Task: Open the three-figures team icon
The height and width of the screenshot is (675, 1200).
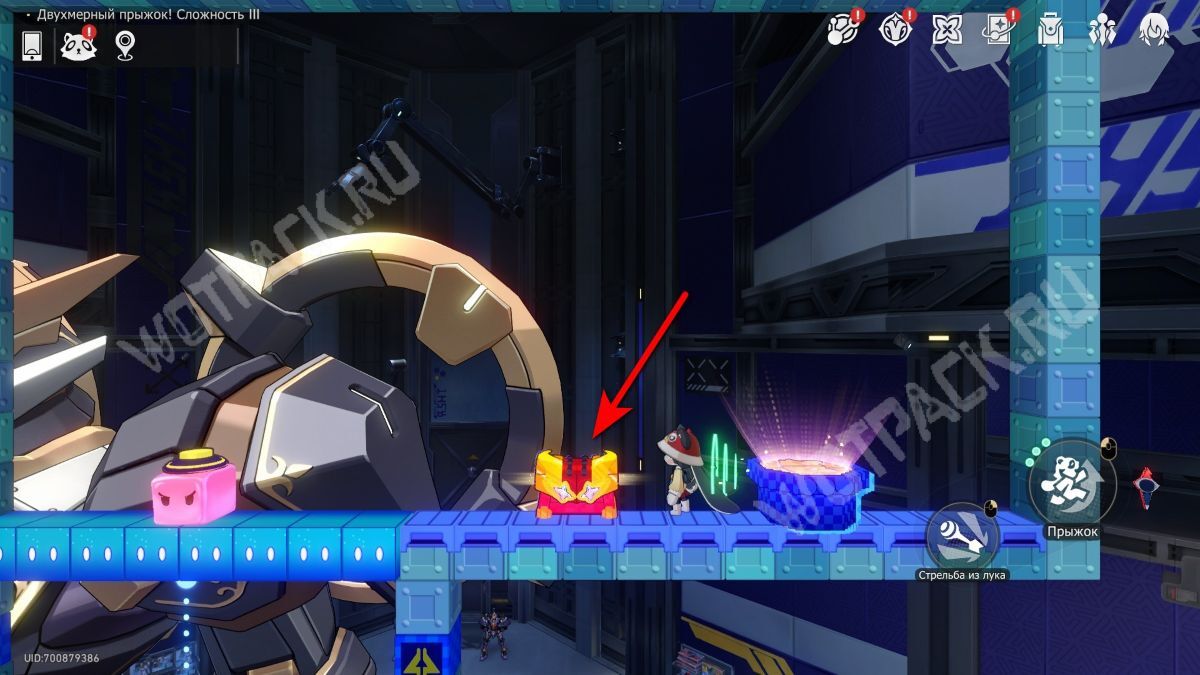Action: [x=1103, y=31]
